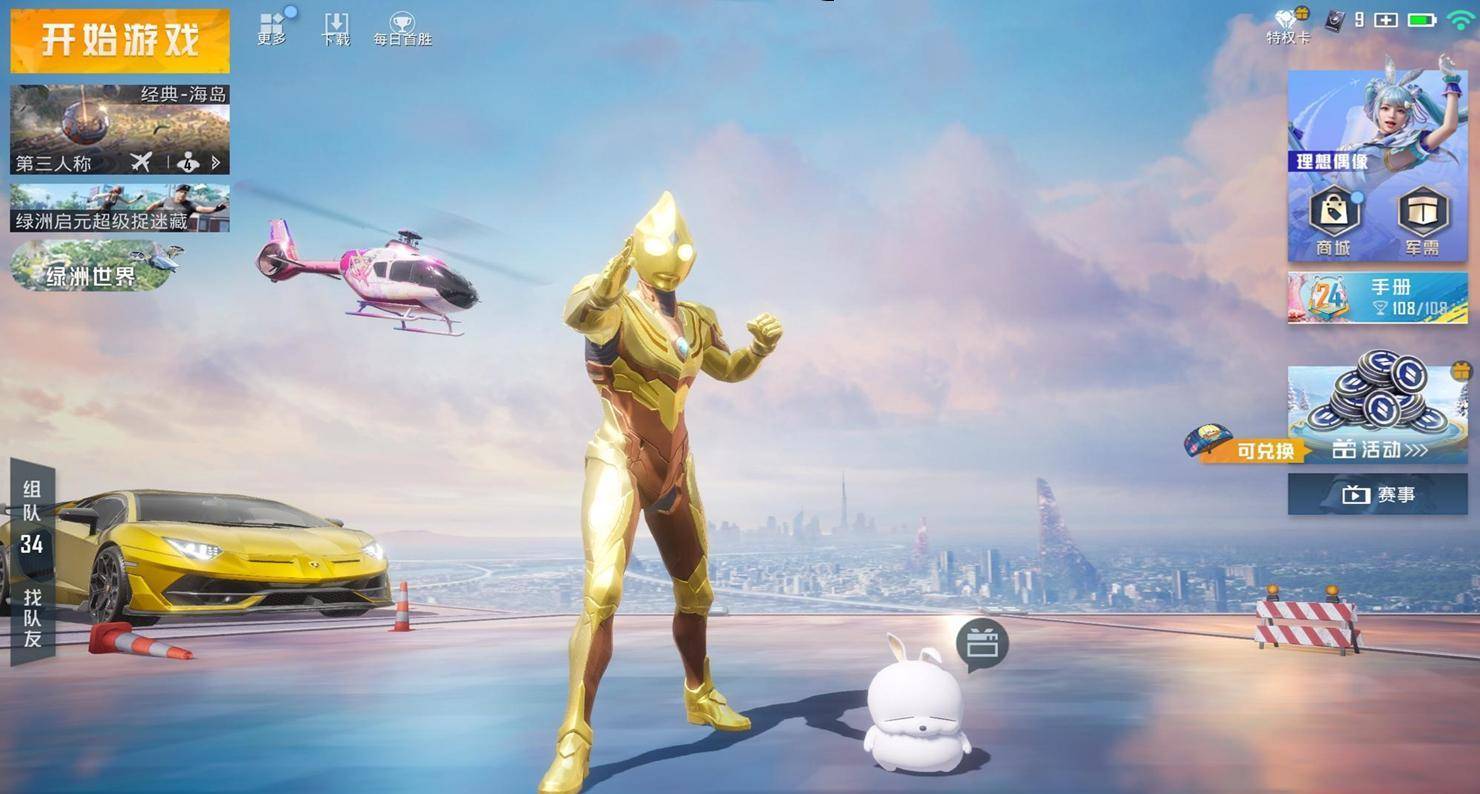Open the 商城 shop
Viewport: 1480px width, 794px height.
(x=1334, y=220)
